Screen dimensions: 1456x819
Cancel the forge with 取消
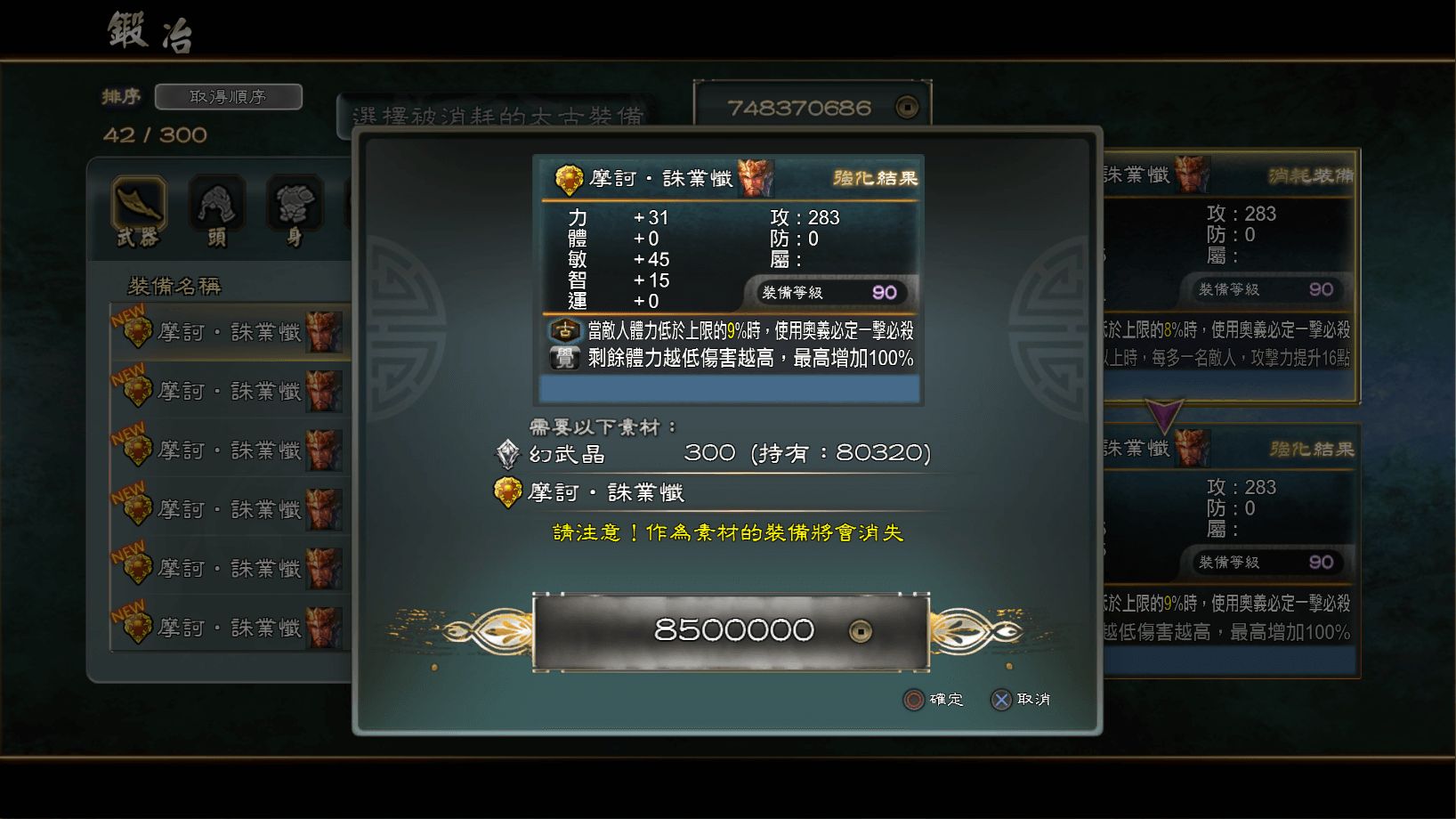(1031, 701)
